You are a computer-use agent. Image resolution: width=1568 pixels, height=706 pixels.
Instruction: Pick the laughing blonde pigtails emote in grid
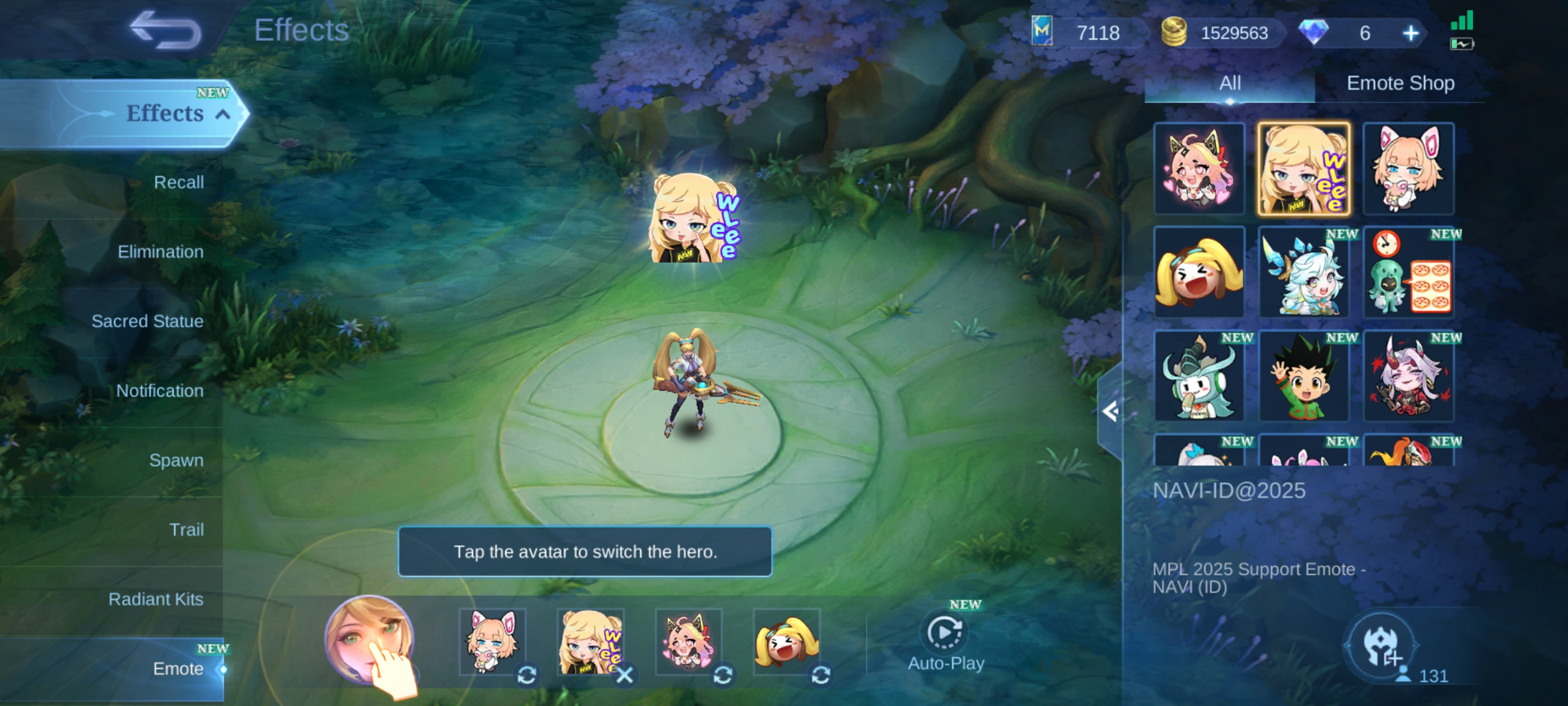(x=1199, y=273)
